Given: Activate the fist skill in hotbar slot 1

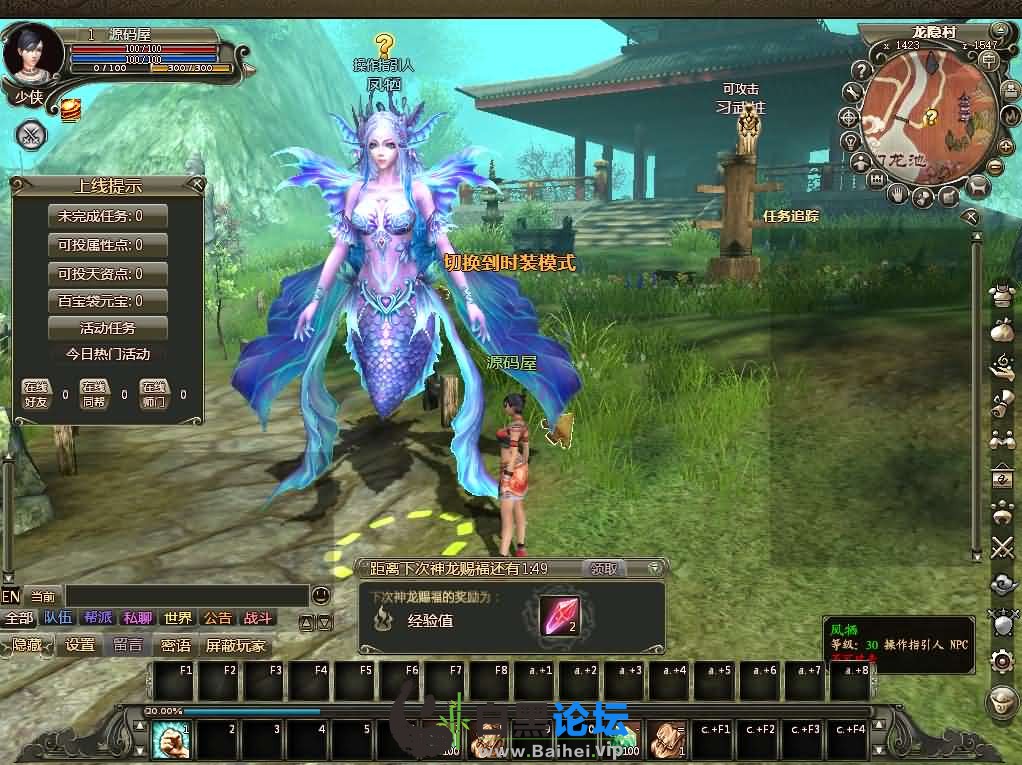Looking at the screenshot, I should [x=169, y=740].
